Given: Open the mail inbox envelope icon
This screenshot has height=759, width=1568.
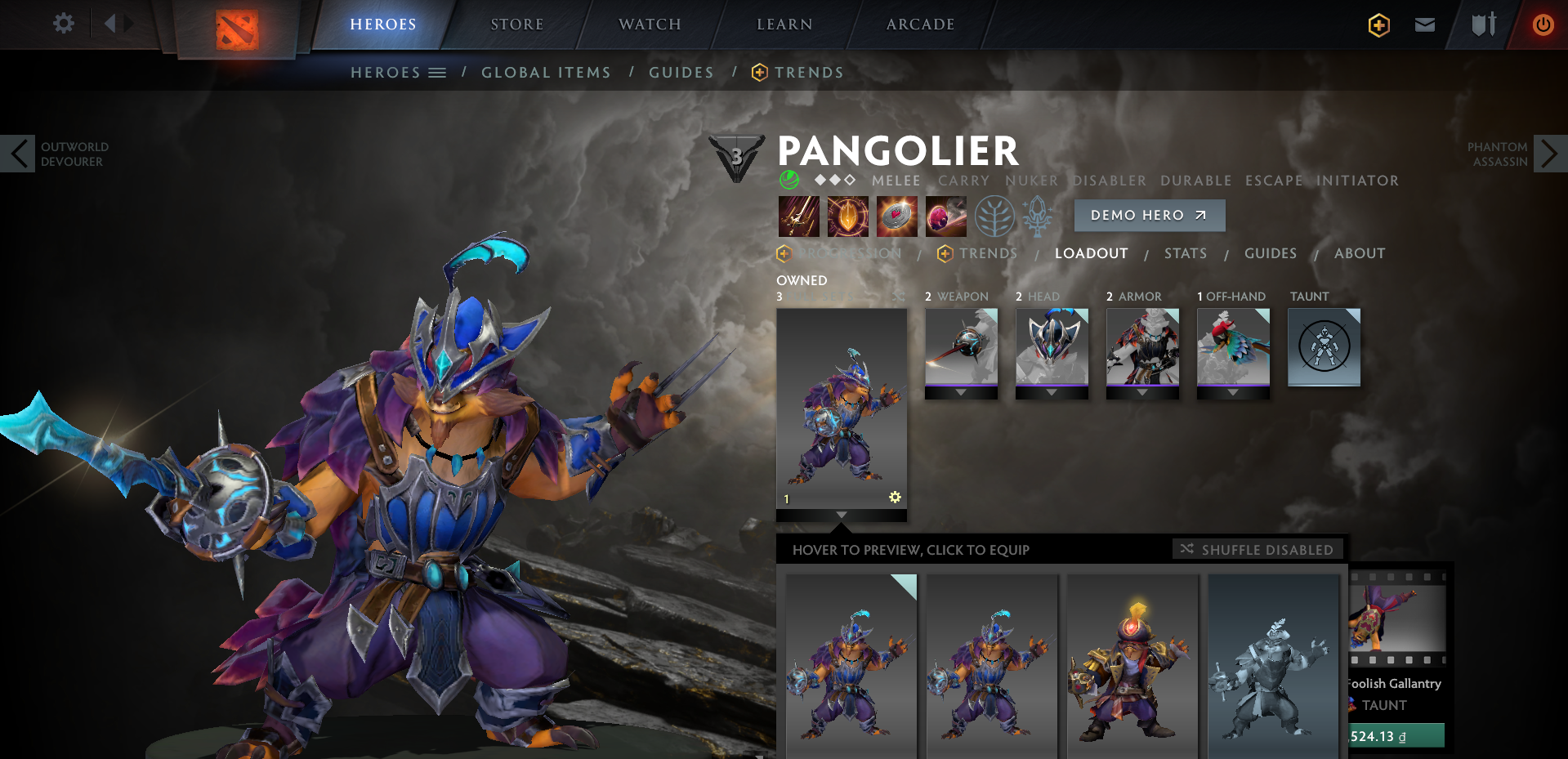Looking at the screenshot, I should [1424, 25].
